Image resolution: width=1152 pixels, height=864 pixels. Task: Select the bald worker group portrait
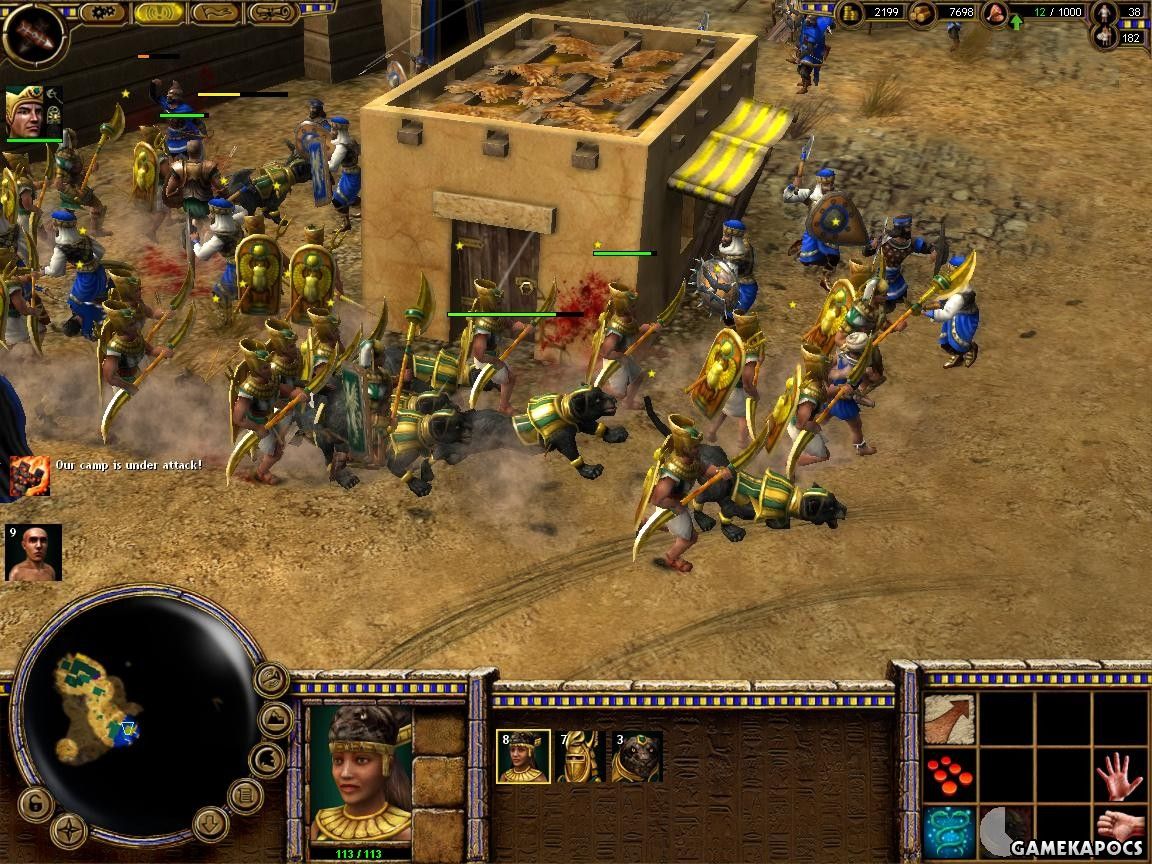[33, 552]
